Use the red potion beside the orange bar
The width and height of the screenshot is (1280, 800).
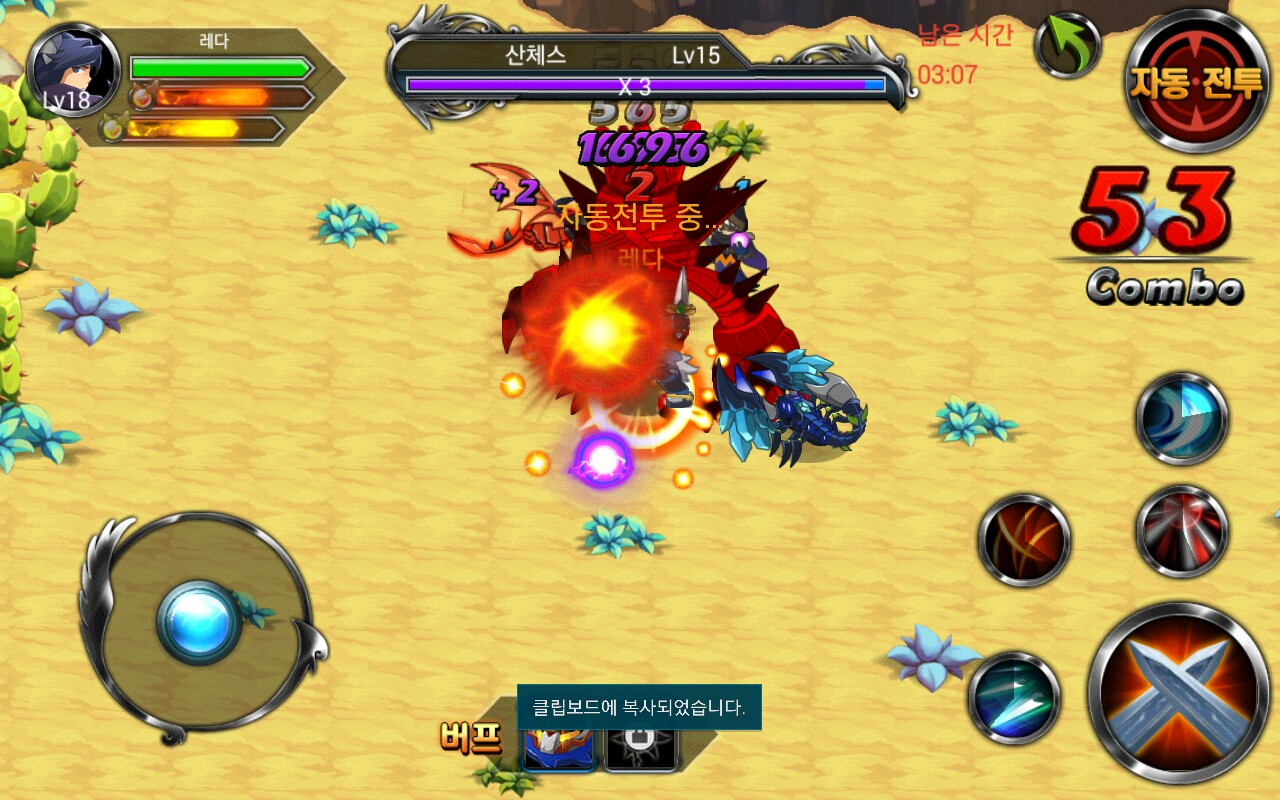[141, 98]
